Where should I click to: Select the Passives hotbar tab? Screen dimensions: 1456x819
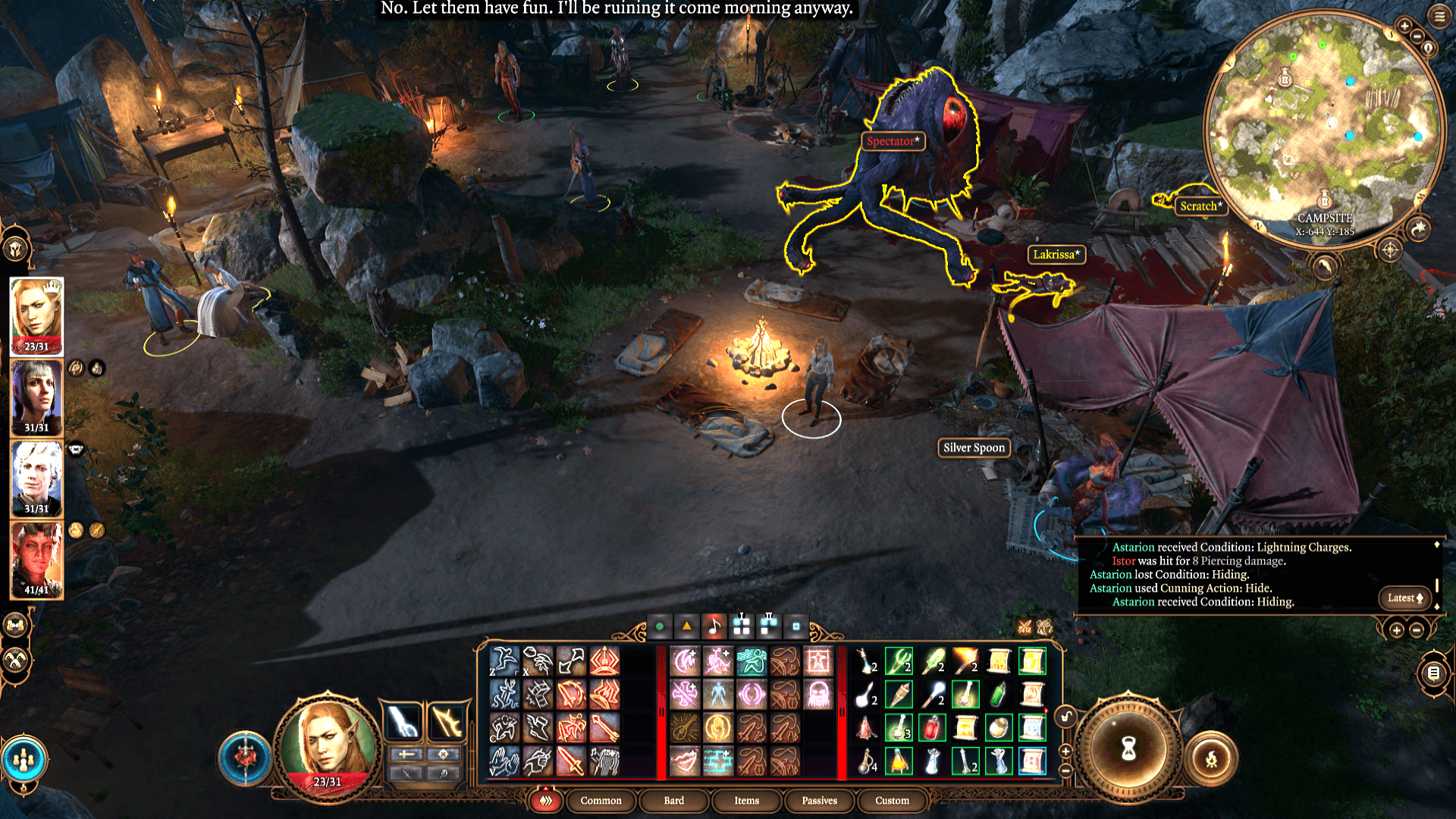tap(819, 801)
